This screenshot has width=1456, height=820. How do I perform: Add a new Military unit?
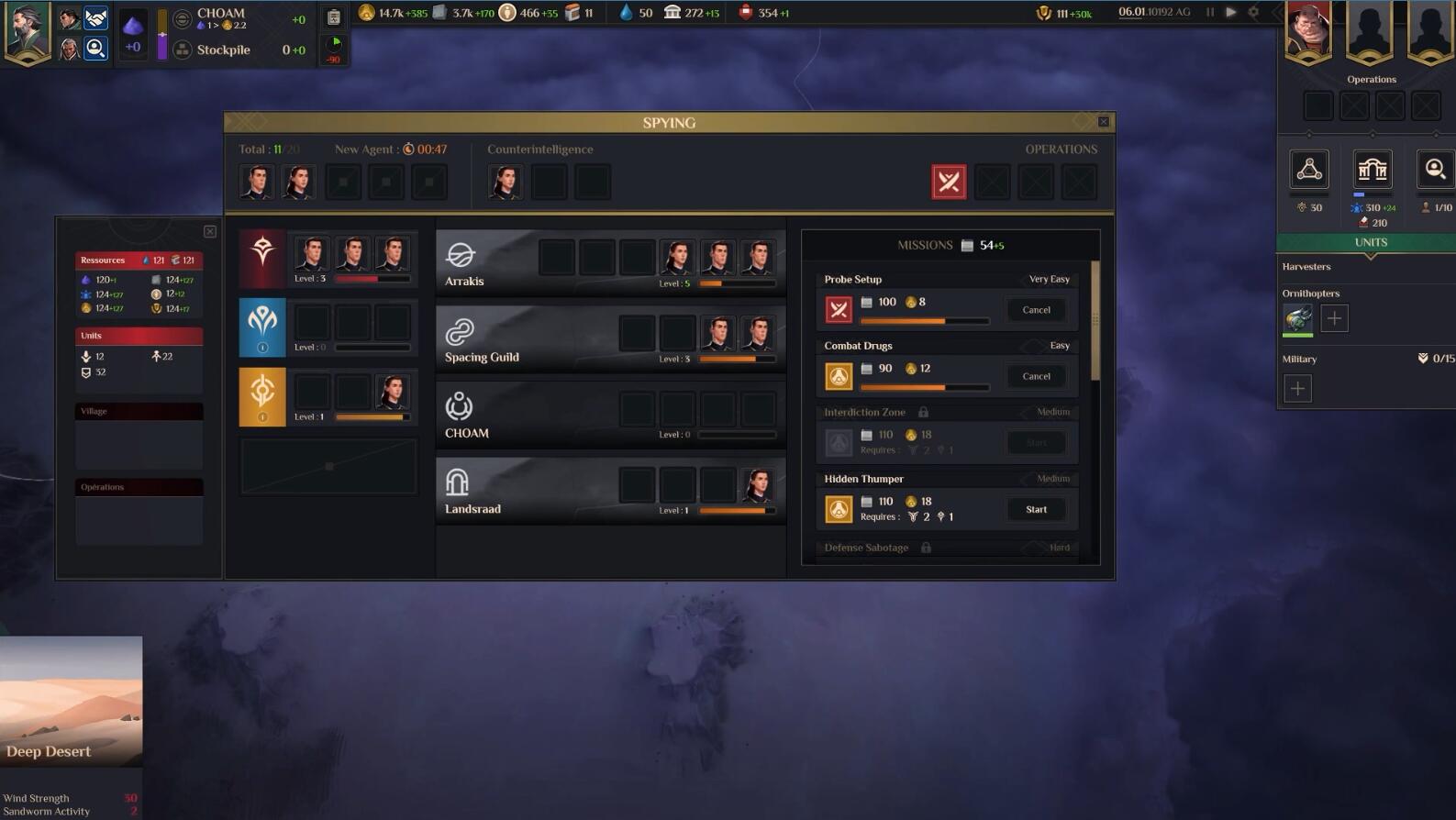tap(1297, 388)
